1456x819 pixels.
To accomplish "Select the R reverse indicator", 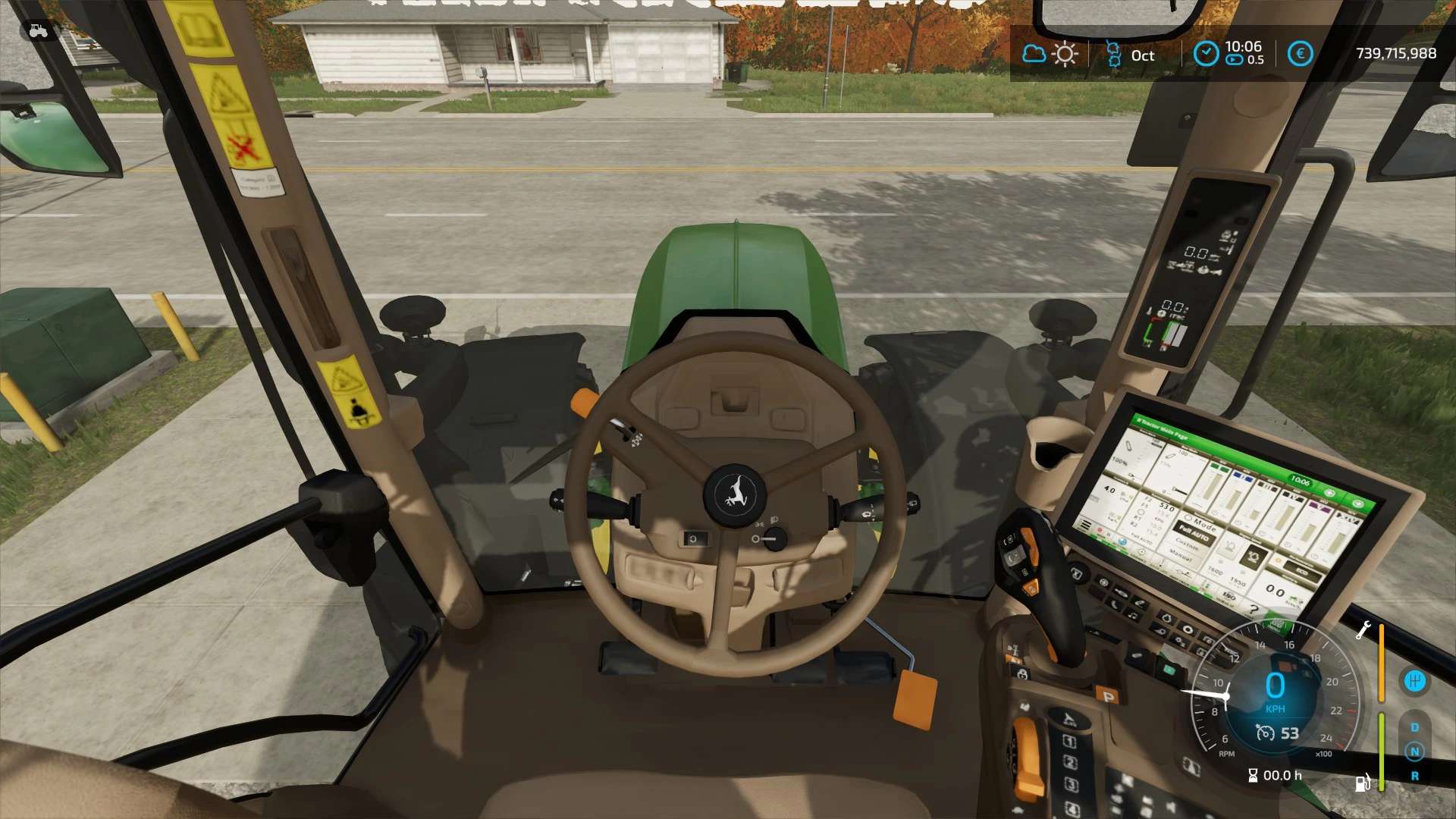I will point(1414,776).
